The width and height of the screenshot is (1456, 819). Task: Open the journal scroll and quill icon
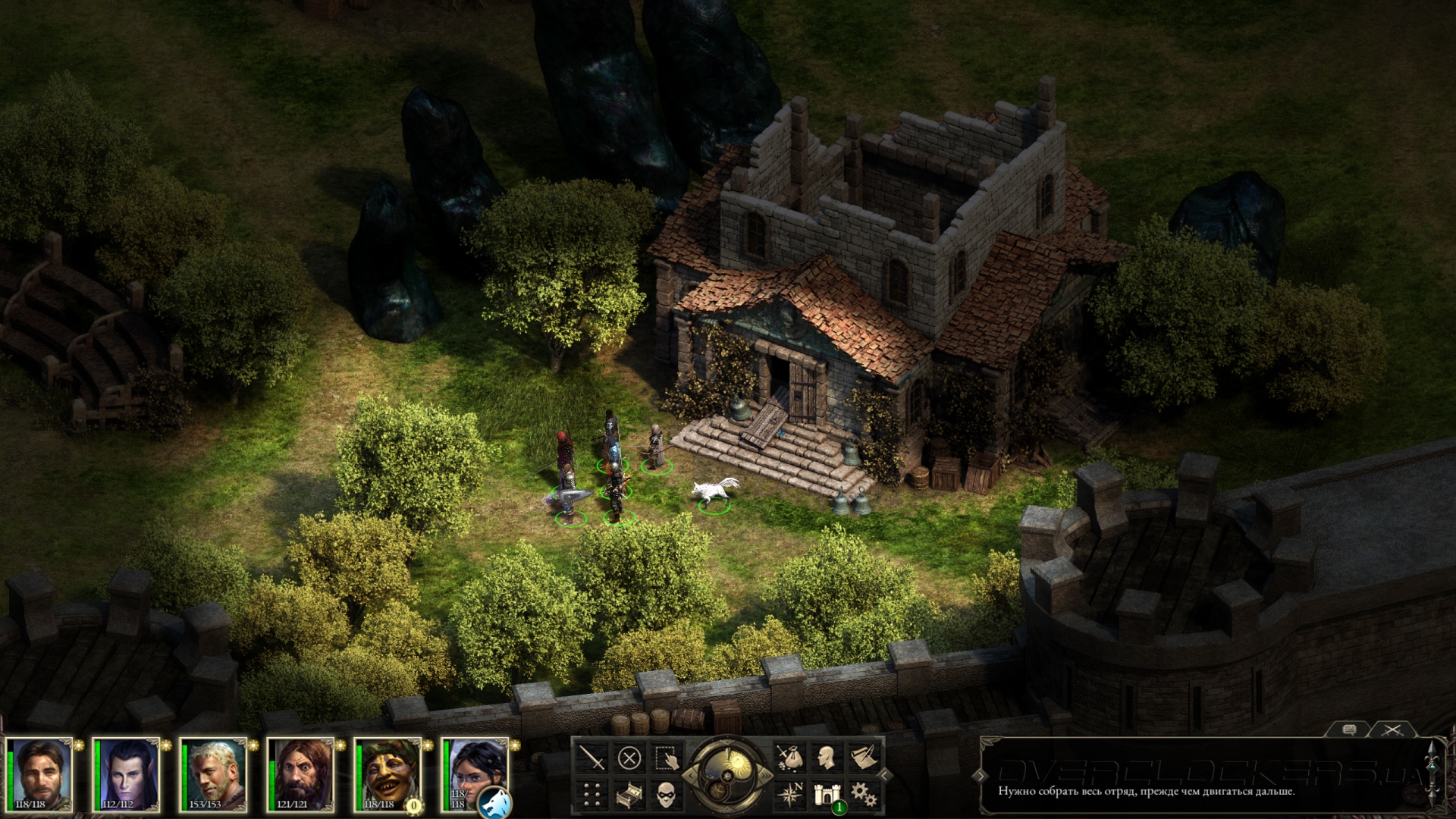tap(864, 758)
